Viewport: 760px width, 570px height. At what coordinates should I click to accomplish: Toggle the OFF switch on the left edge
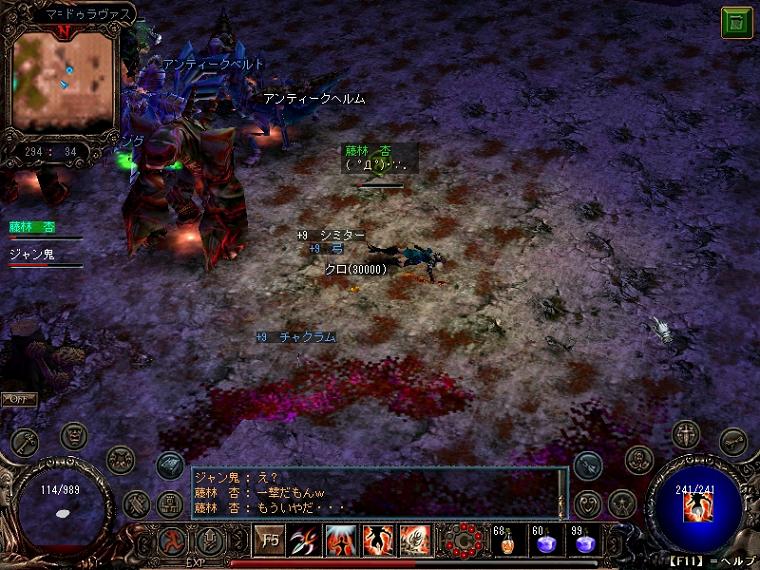click(x=18, y=399)
